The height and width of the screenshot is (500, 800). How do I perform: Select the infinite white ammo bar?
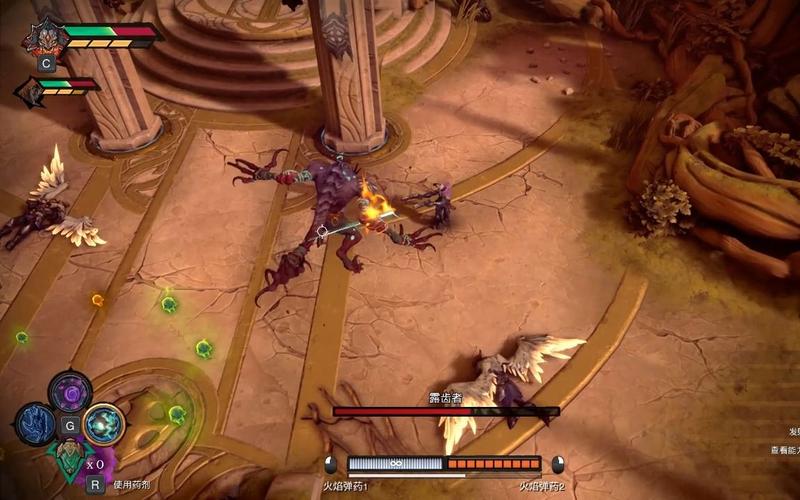click(x=396, y=464)
